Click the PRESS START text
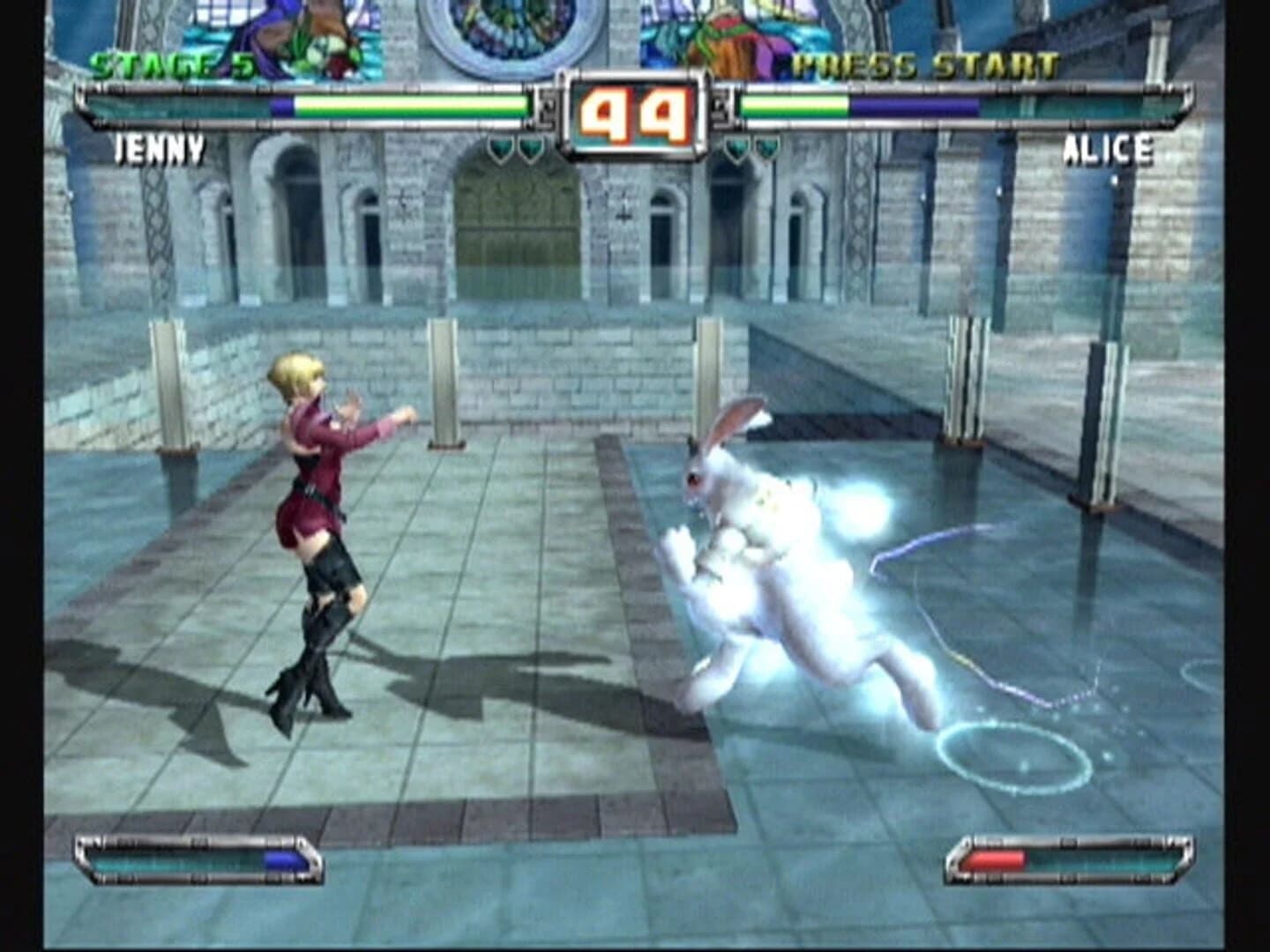The height and width of the screenshot is (952, 1270). (924, 63)
